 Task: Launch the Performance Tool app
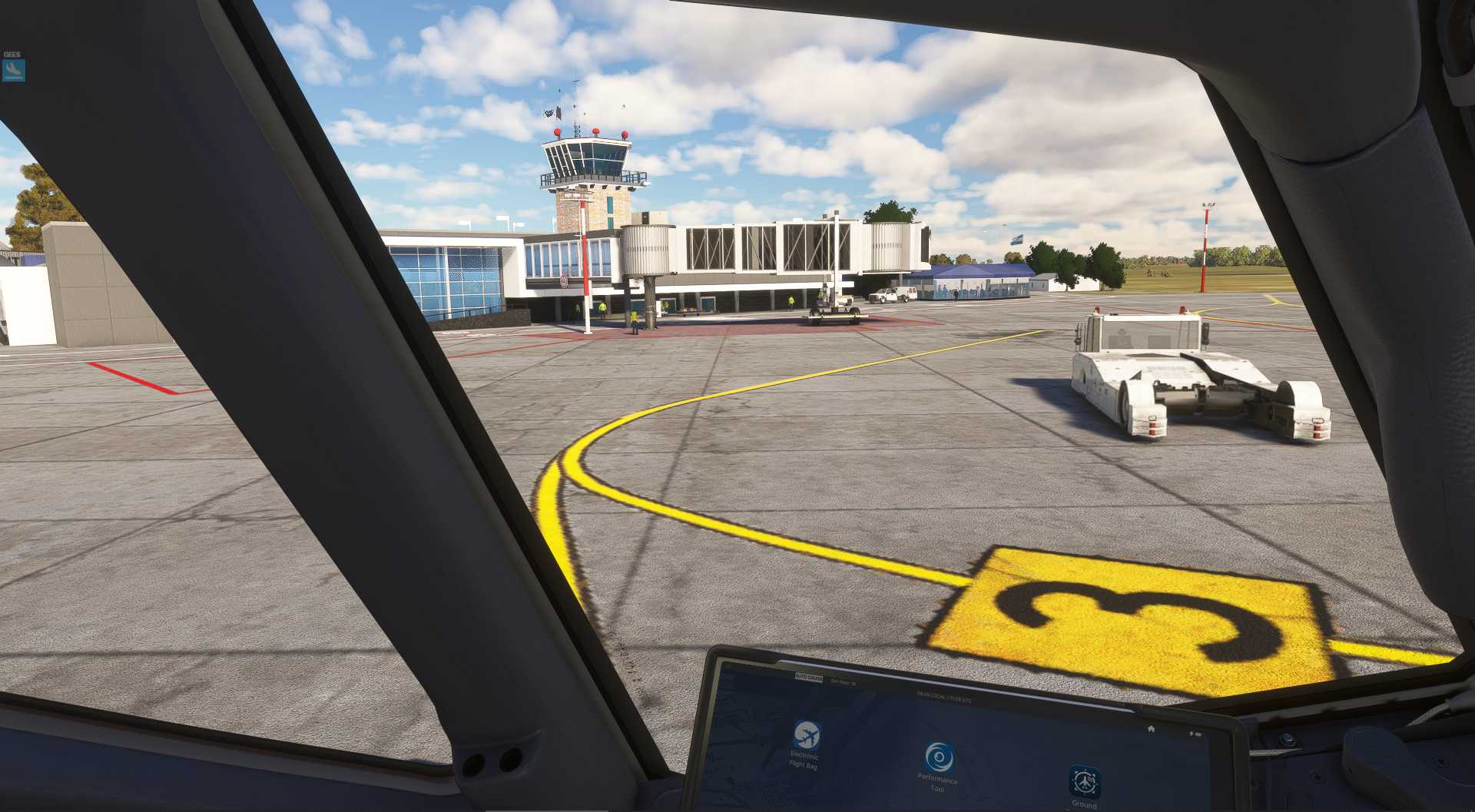click(938, 757)
